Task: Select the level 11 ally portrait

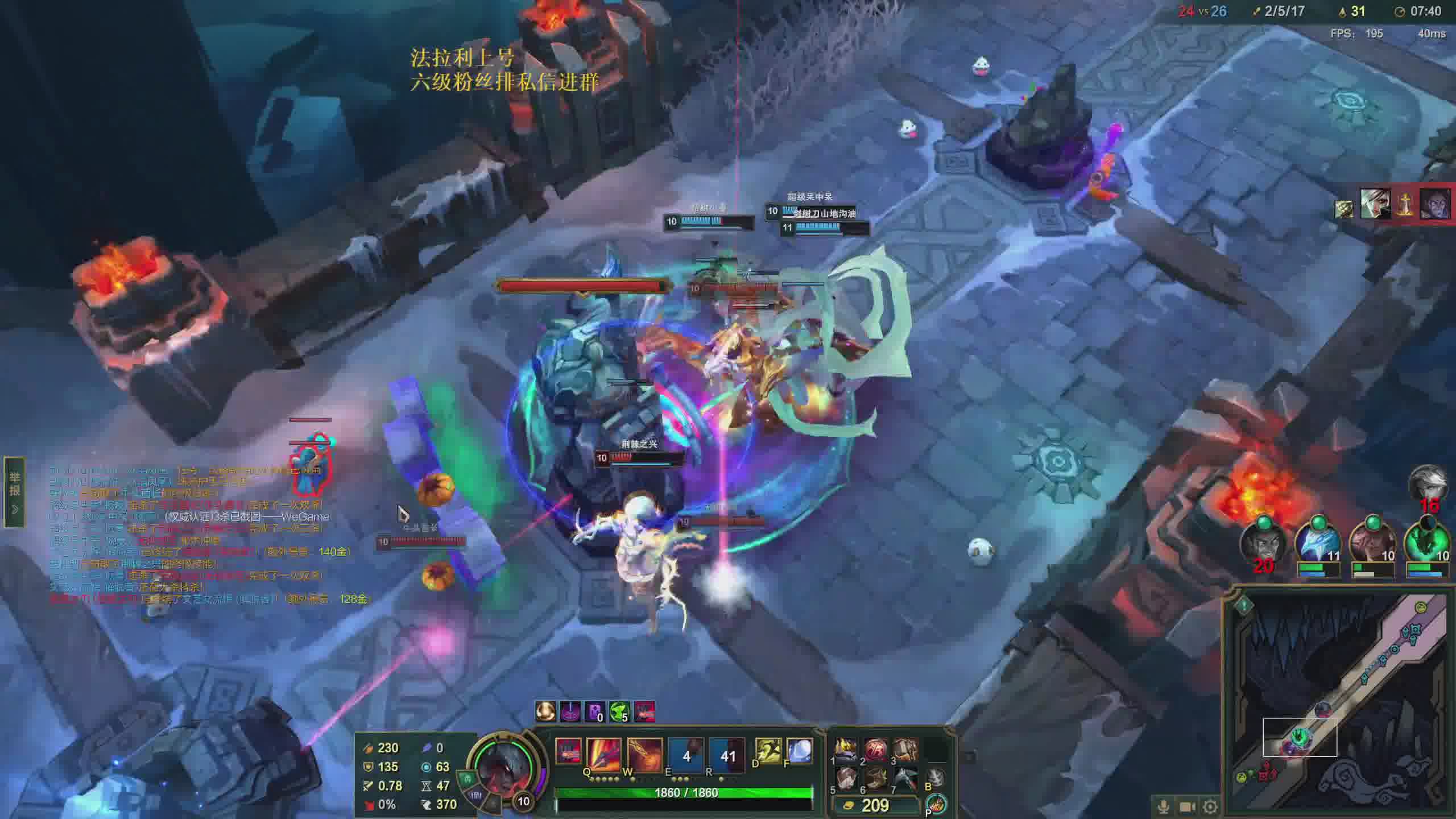Action: tap(1317, 543)
